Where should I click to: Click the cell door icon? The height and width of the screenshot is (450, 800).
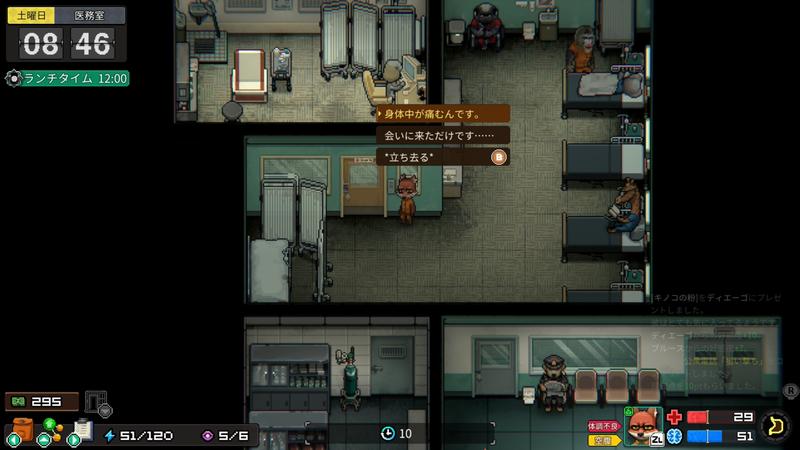96,402
